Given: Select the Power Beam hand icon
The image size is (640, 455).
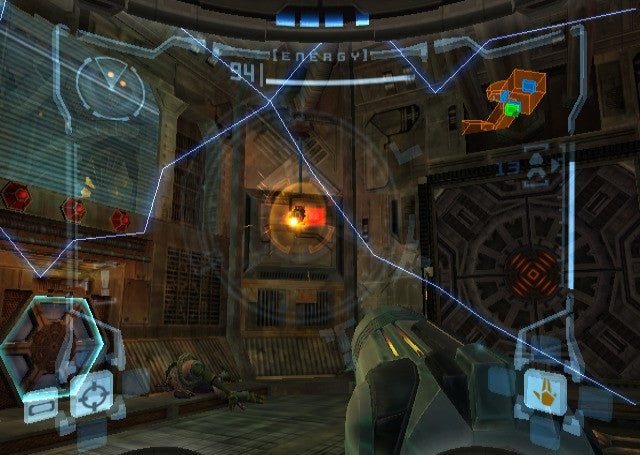Looking at the screenshot, I should 541,390.
